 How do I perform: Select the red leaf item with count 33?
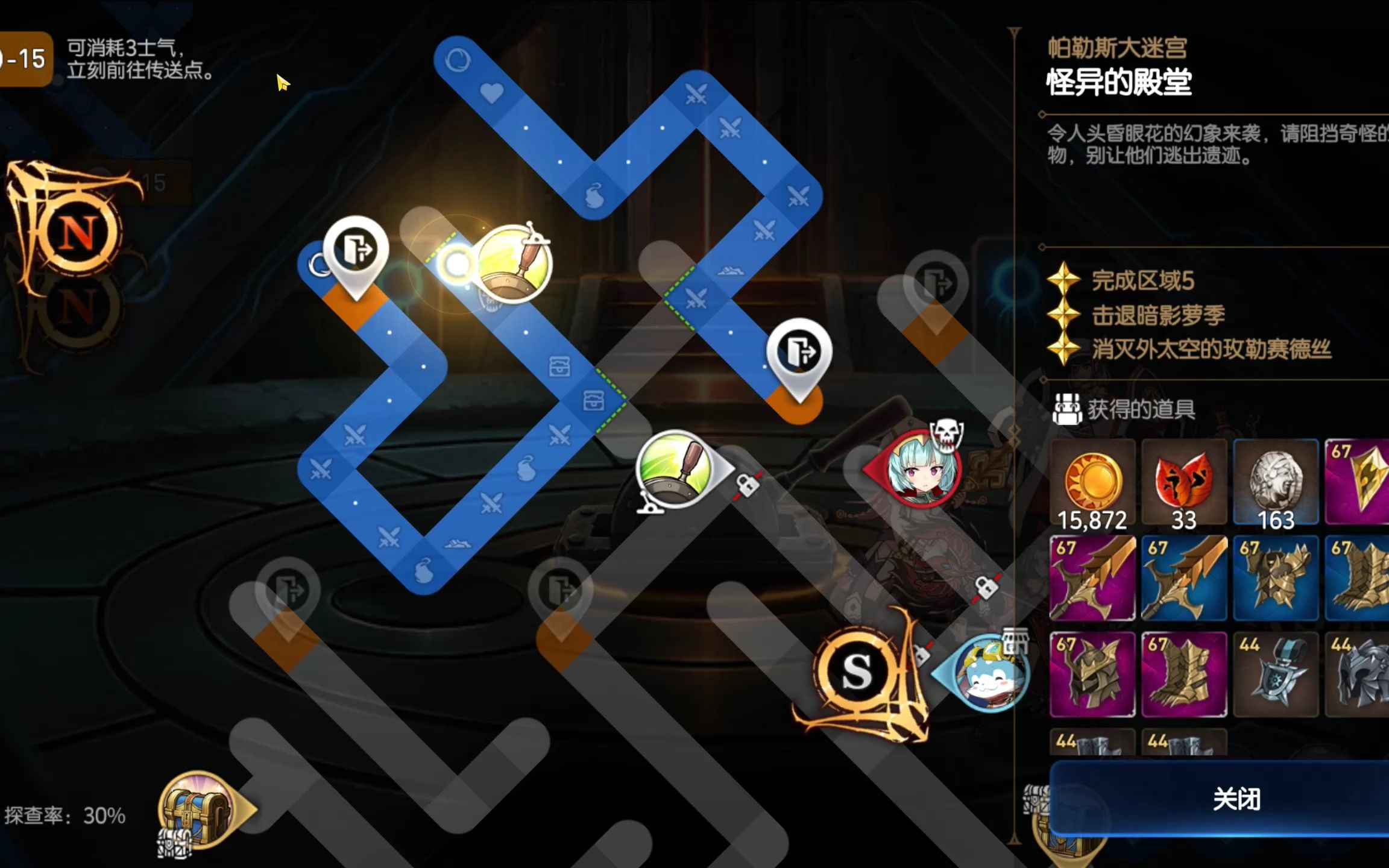[1183, 483]
